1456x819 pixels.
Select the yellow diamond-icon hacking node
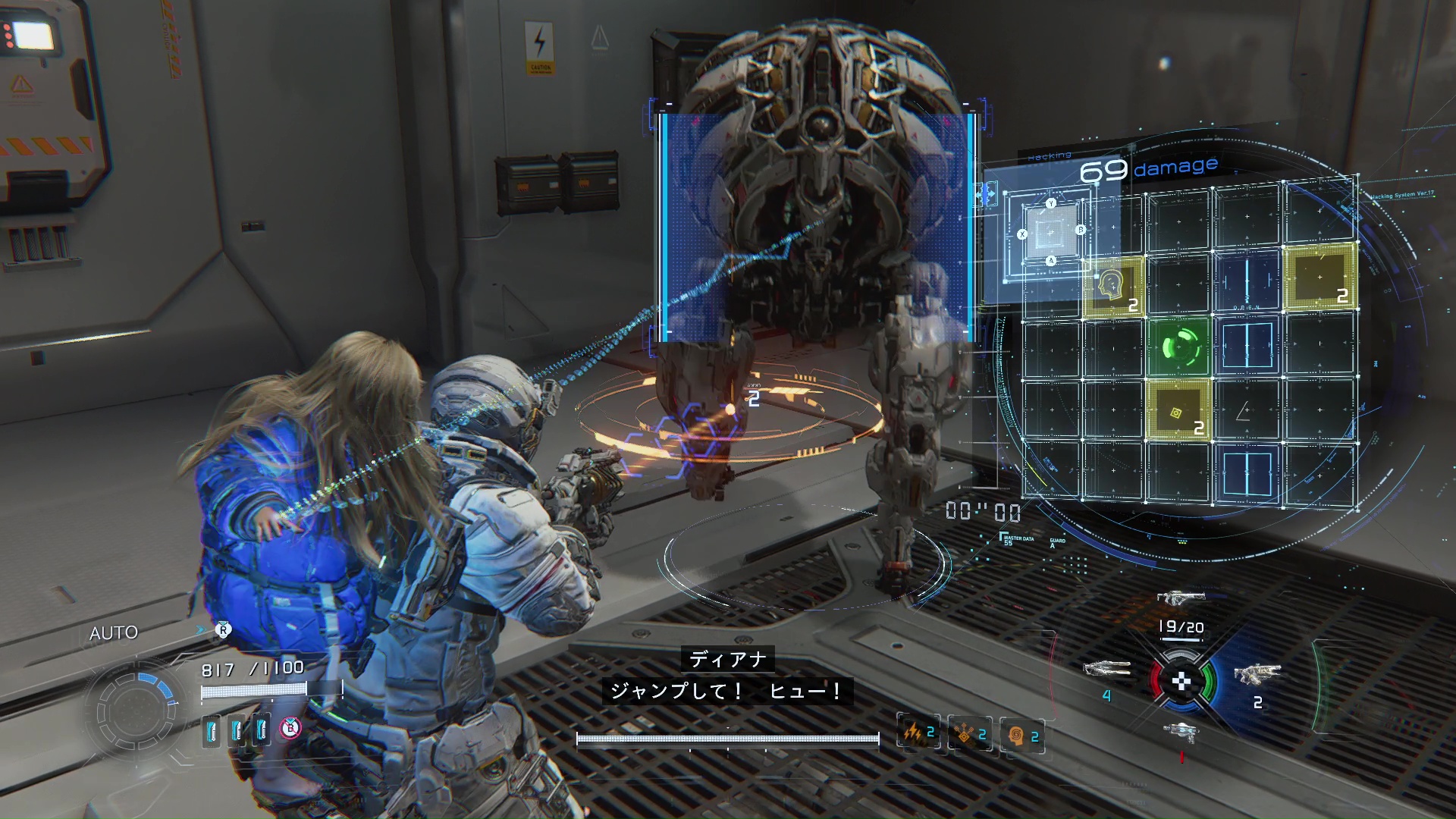point(1178,412)
